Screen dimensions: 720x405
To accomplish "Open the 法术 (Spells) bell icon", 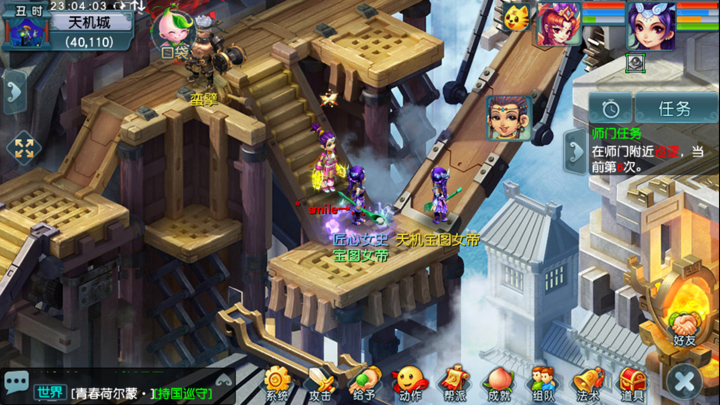I will [587, 381].
